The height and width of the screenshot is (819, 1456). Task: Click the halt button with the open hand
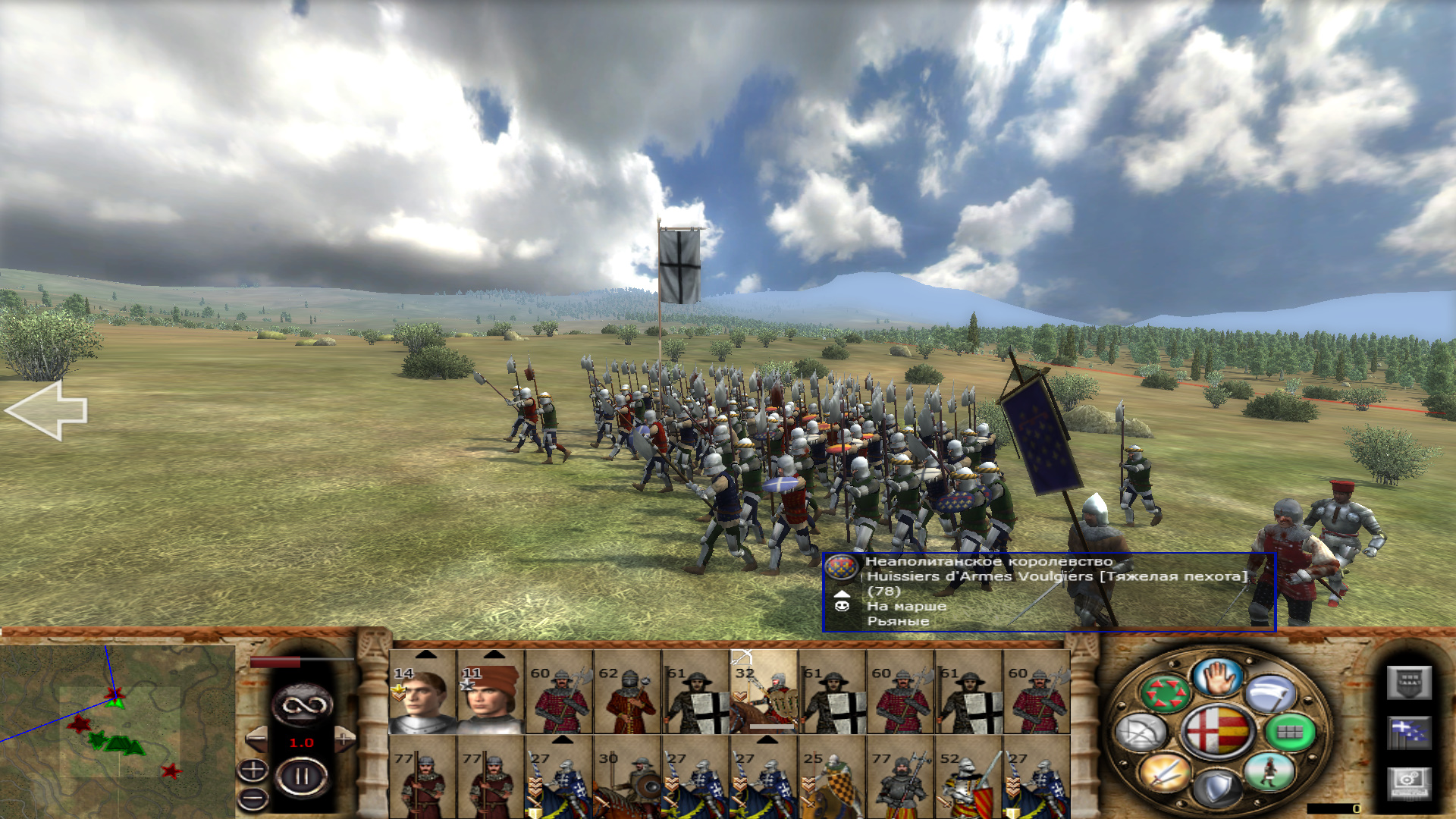click(1216, 677)
